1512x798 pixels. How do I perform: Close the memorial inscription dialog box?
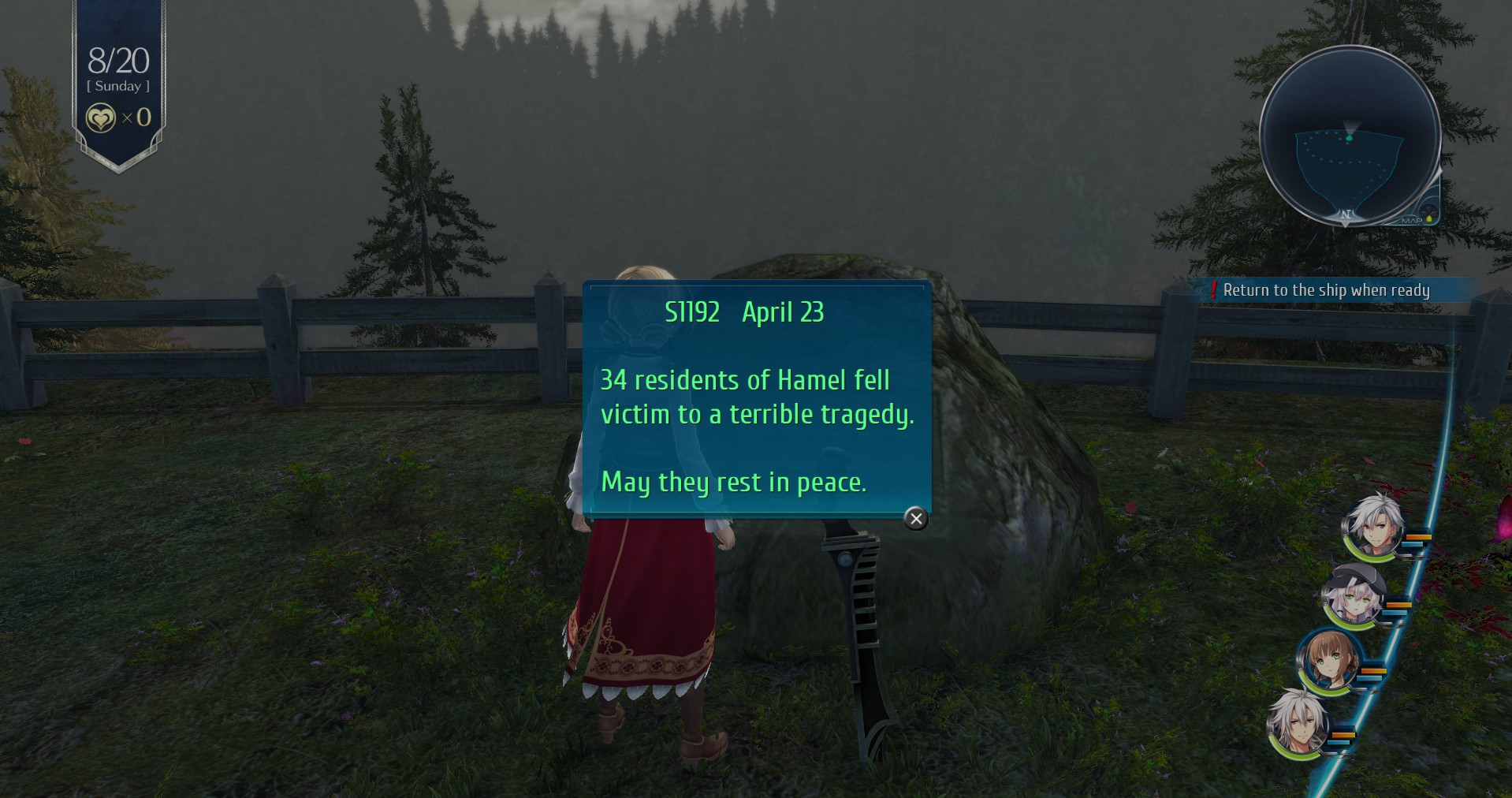[x=915, y=518]
